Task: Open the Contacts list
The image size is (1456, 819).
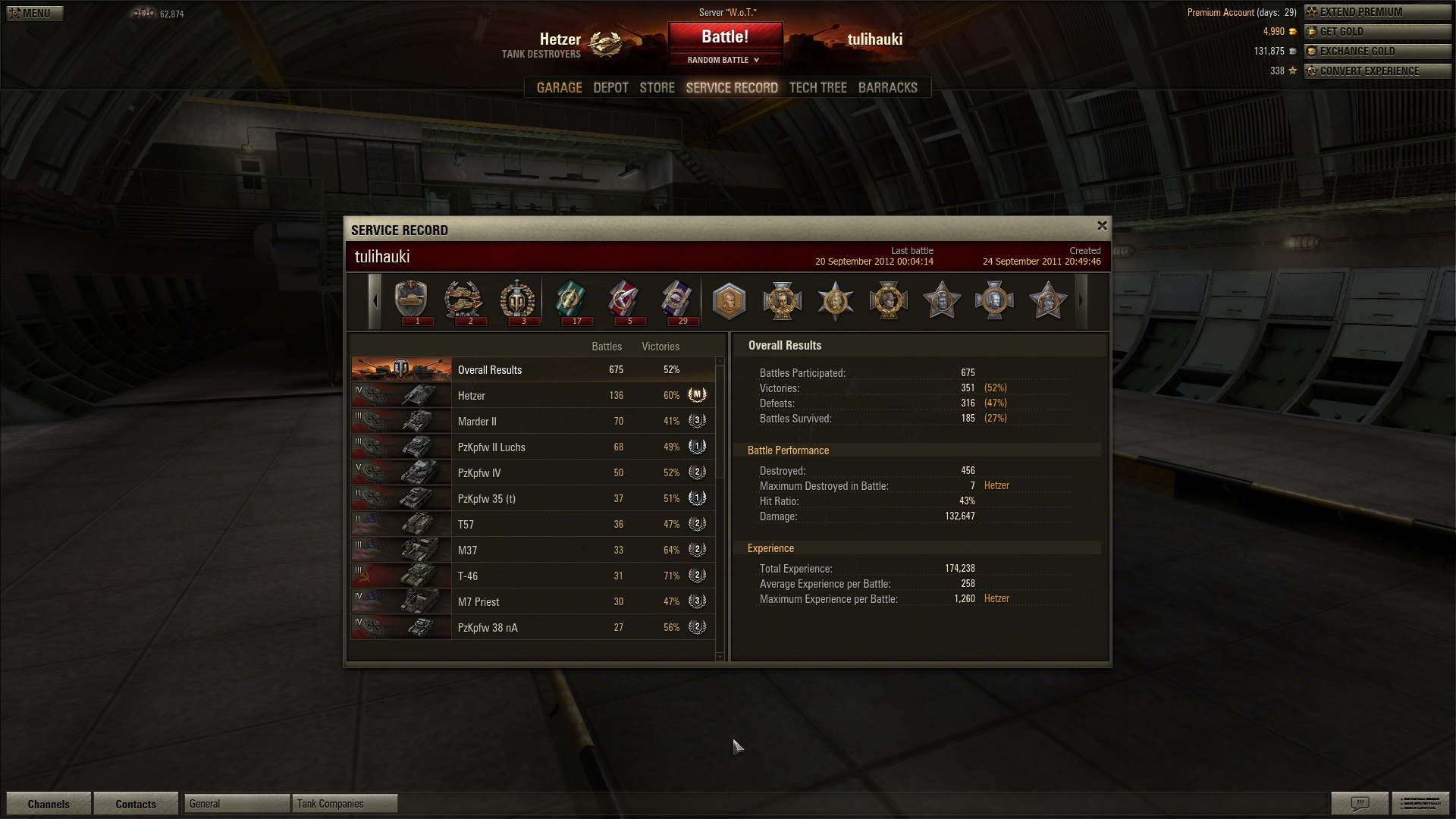Action: pyautogui.click(x=136, y=804)
